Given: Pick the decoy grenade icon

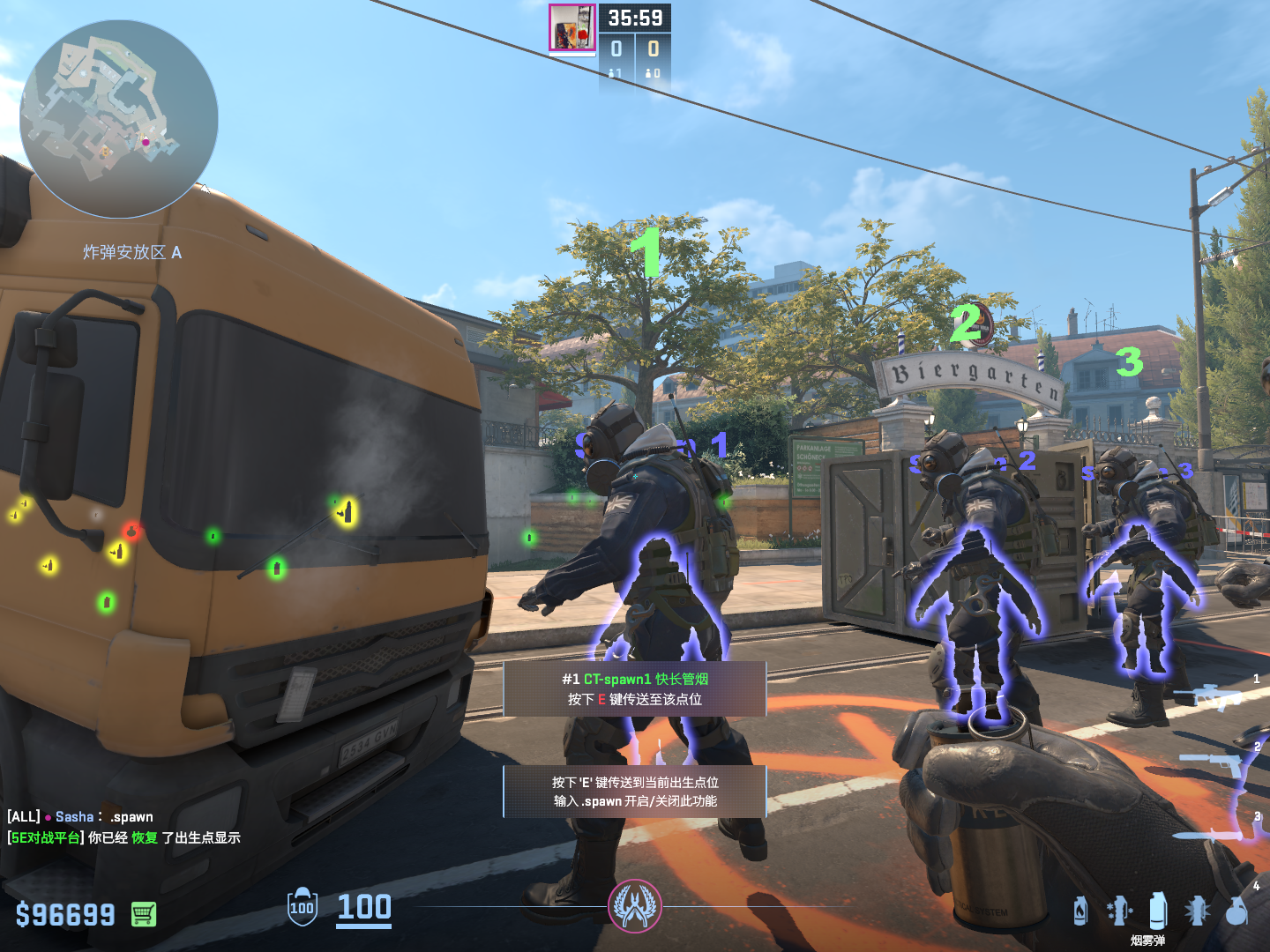Looking at the screenshot, I should point(1119,911).
